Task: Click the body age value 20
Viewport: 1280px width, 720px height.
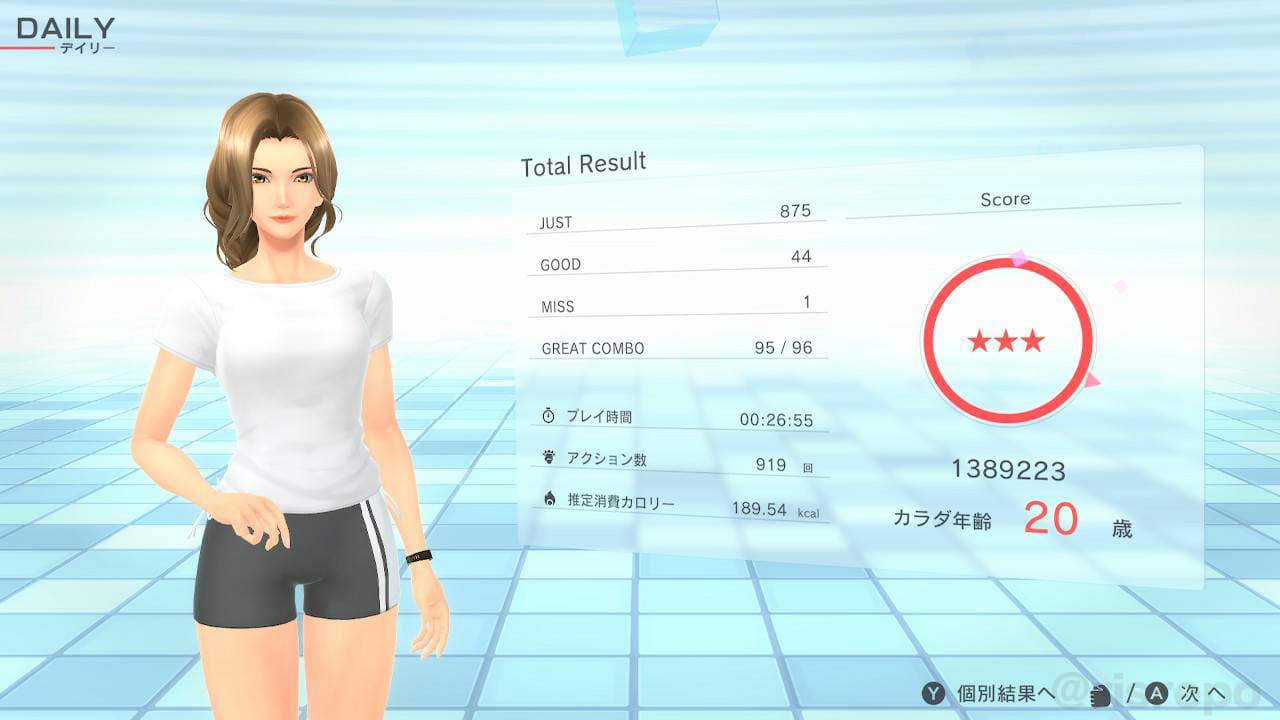Action: coord(1051,519)
